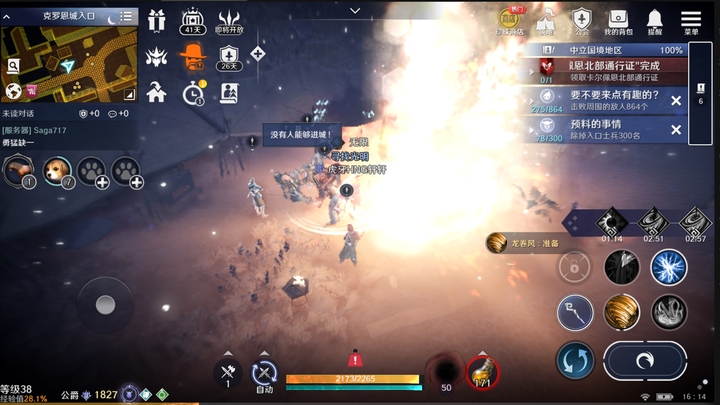Open the 珍珠商店 pearl shop
This screenshot has width=720, height=405.
pos(512,21)
